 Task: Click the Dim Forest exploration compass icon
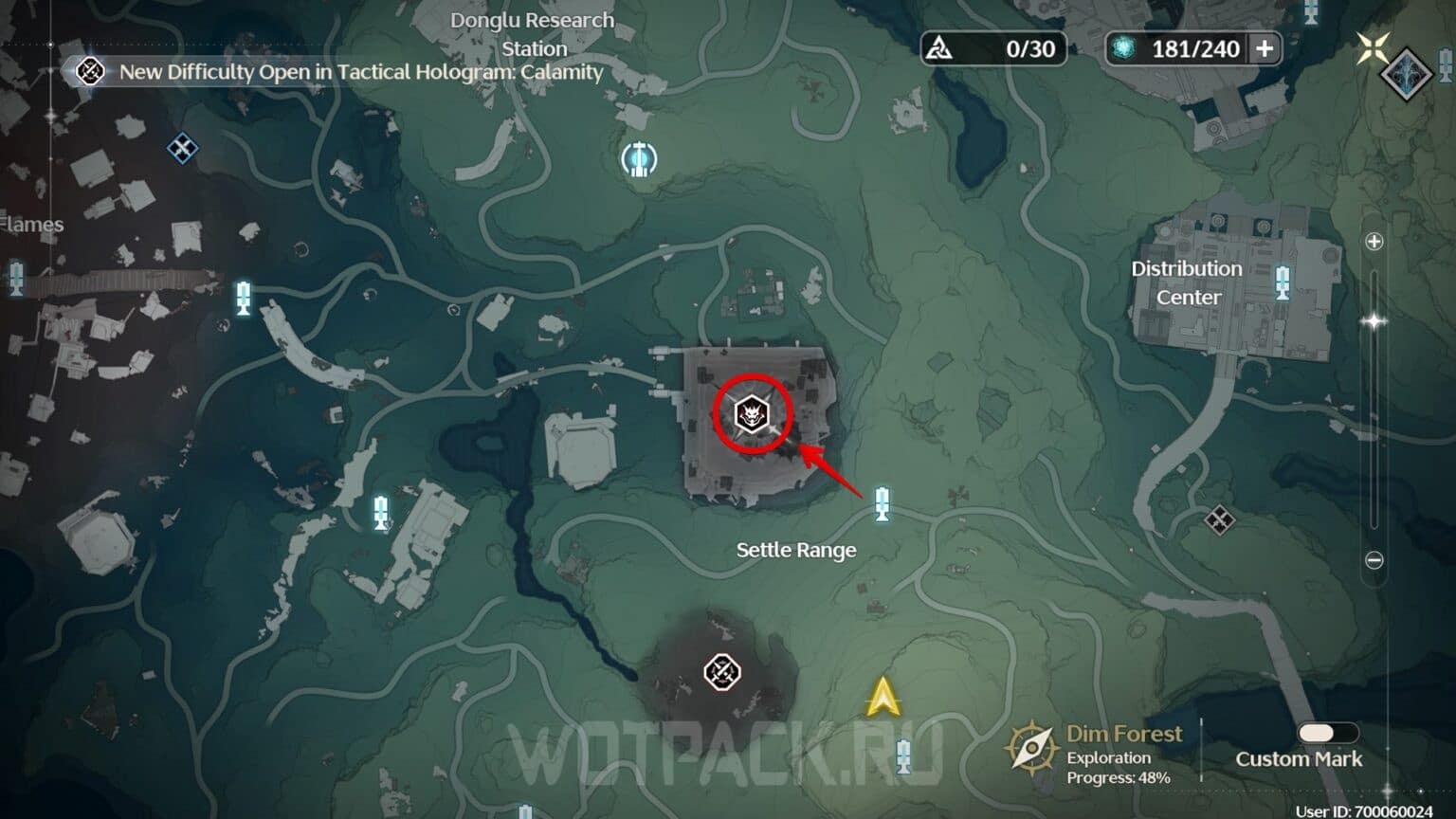coord(1032,748)
